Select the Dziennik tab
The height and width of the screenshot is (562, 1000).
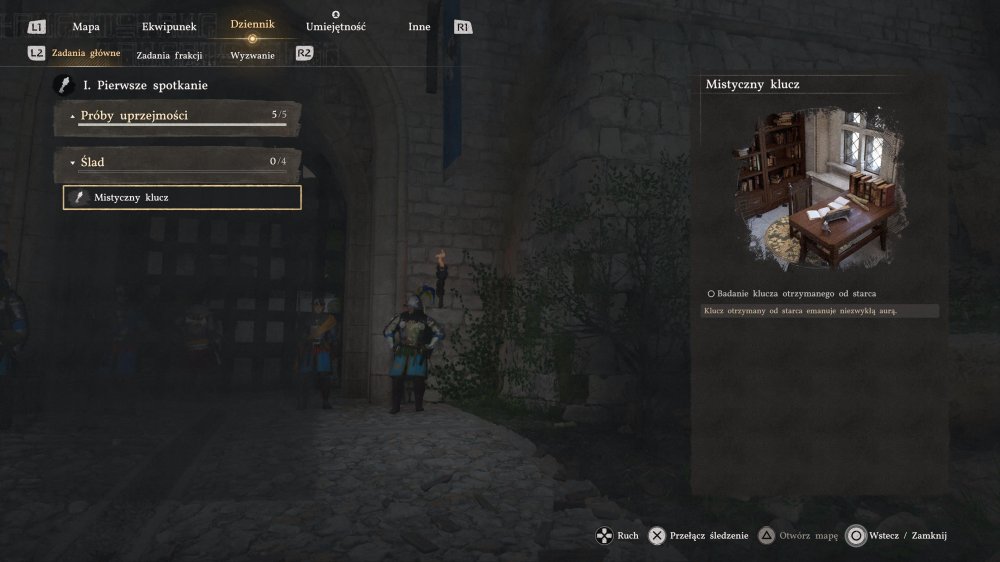(x=252, y=25)
